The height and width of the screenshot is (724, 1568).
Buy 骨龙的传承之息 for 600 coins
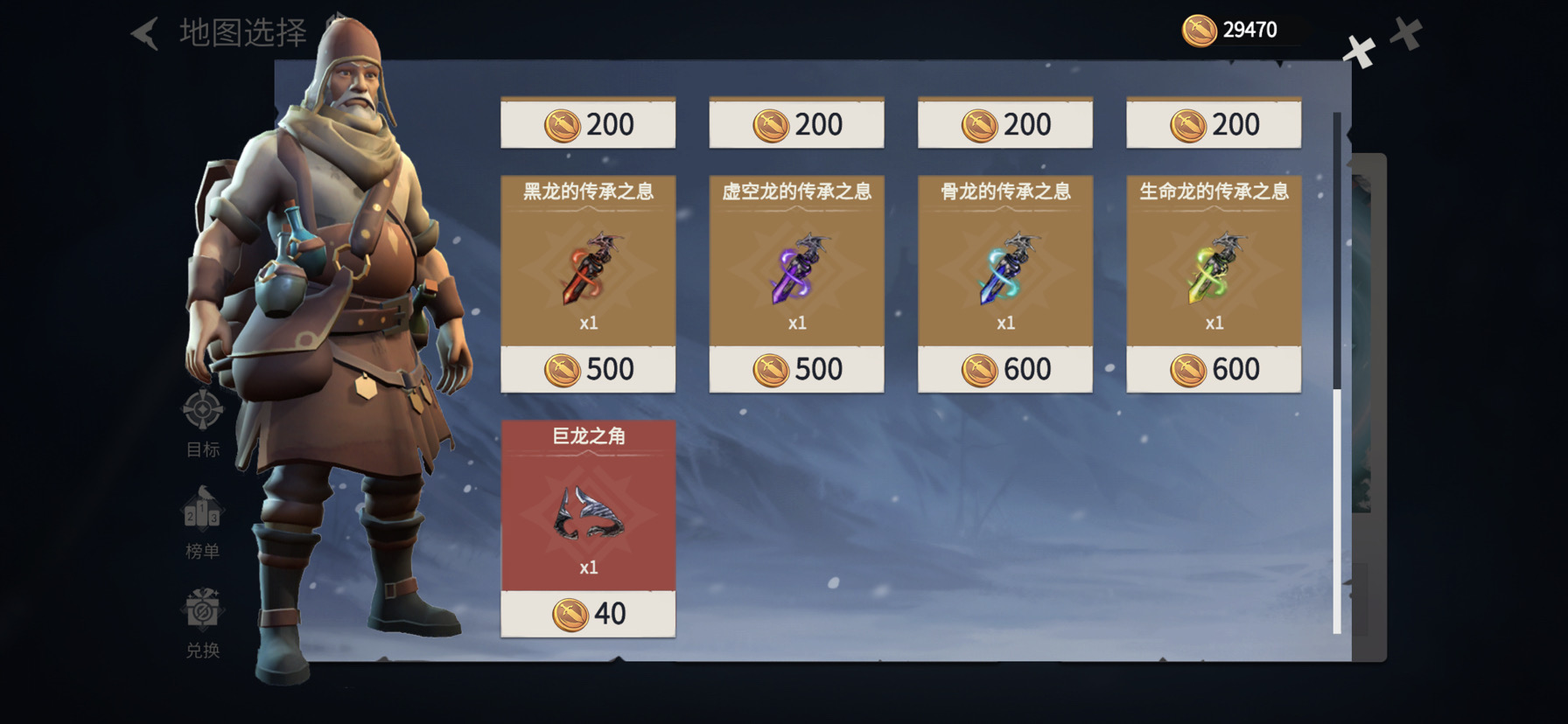[x=1004, y=370]
